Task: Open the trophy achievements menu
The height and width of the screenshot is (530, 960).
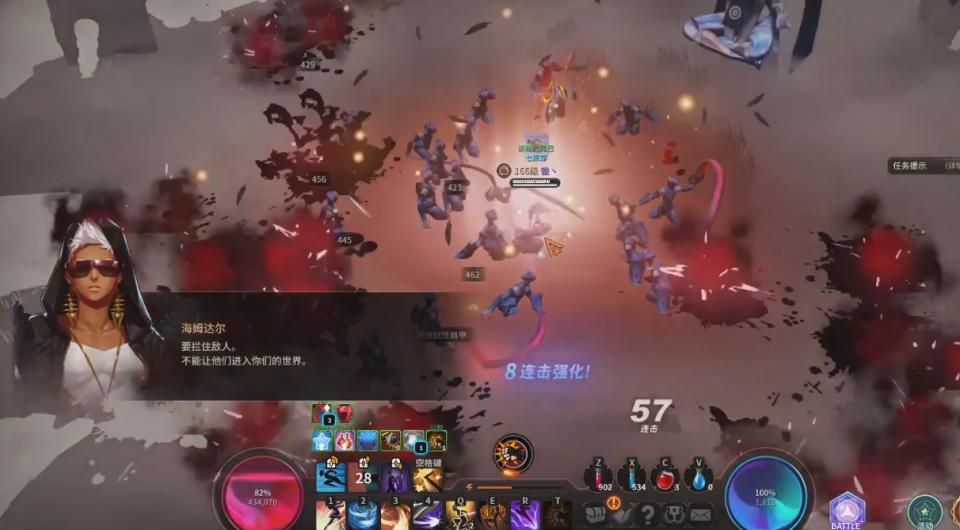Action: point(673,515)
